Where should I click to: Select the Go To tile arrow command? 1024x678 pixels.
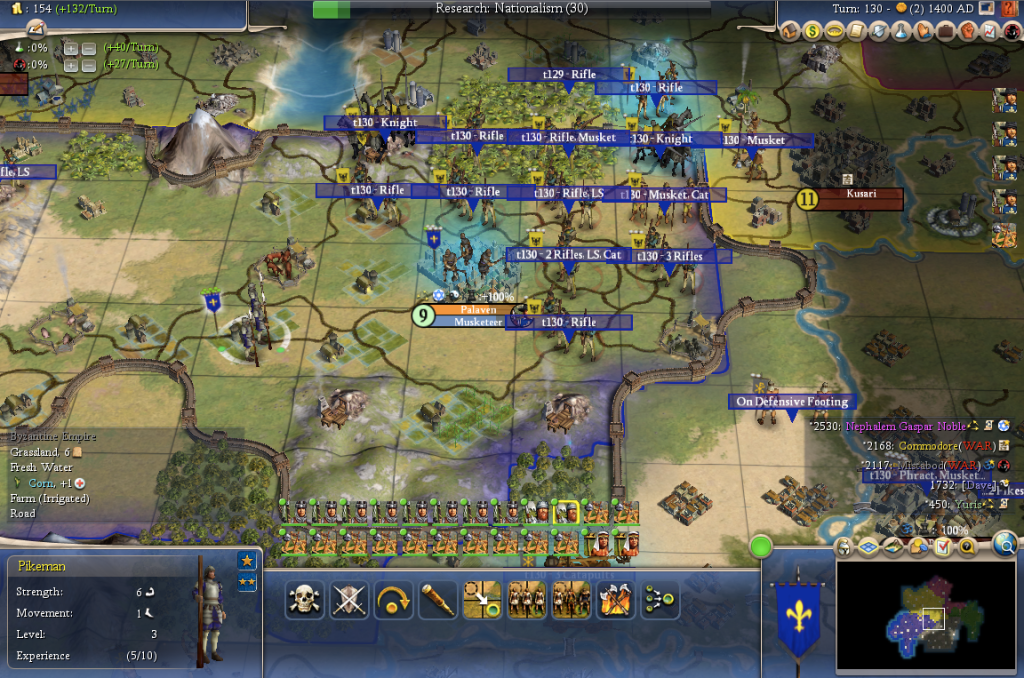pyautogui.click(x=482, y=599)
